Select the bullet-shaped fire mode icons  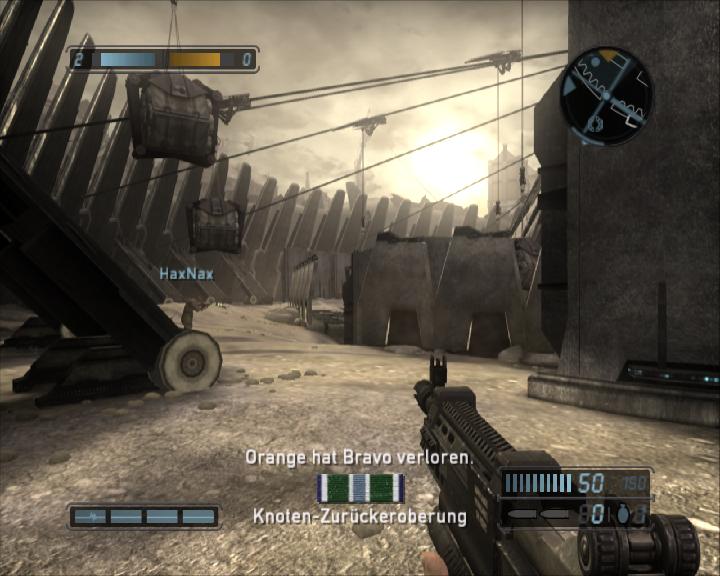[540, 514]
